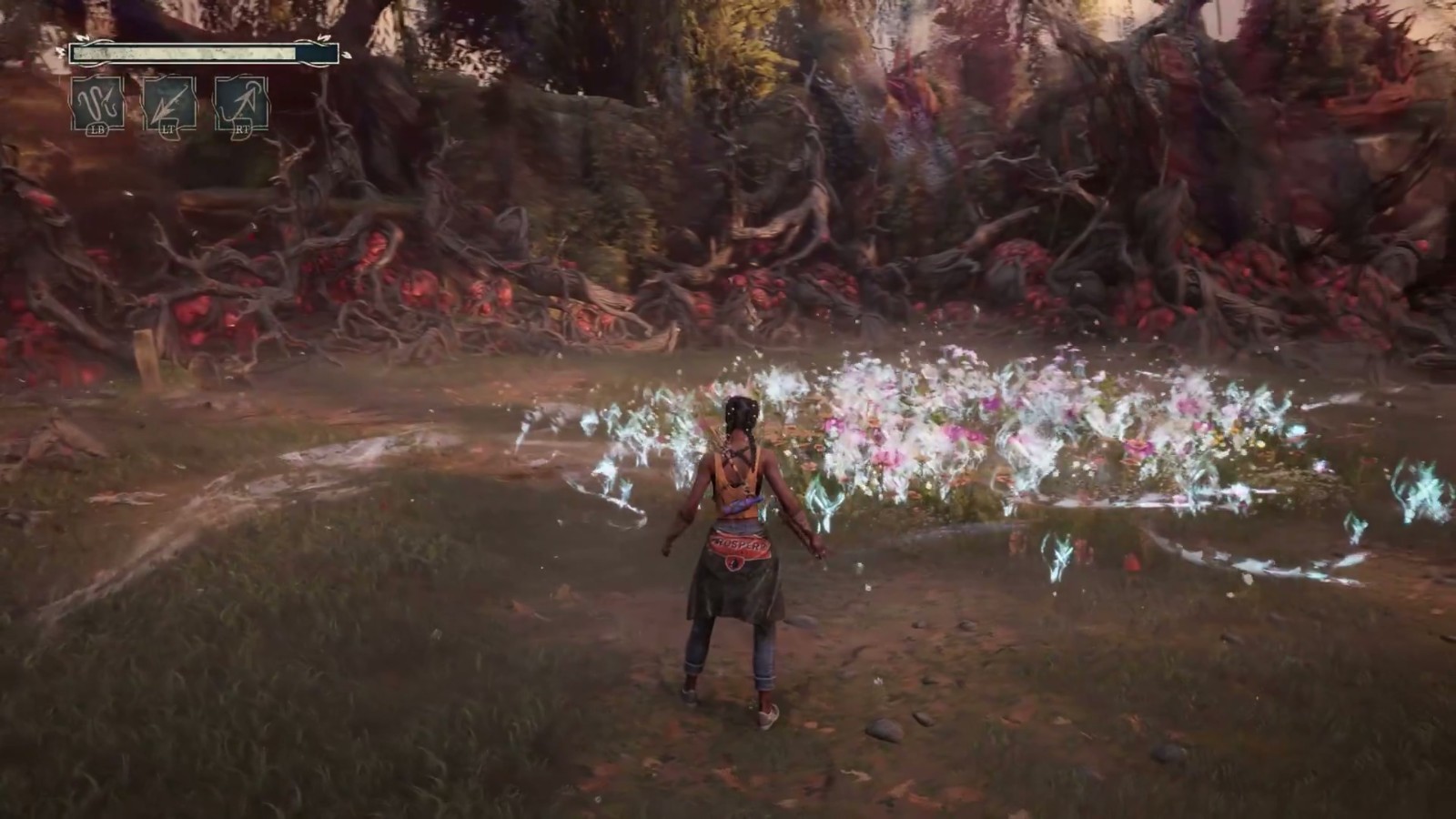Activate the wavy vine and thorn ability
Image resolution: width=1456 pixels, height=819 pixels.
(x=97, y=105)
